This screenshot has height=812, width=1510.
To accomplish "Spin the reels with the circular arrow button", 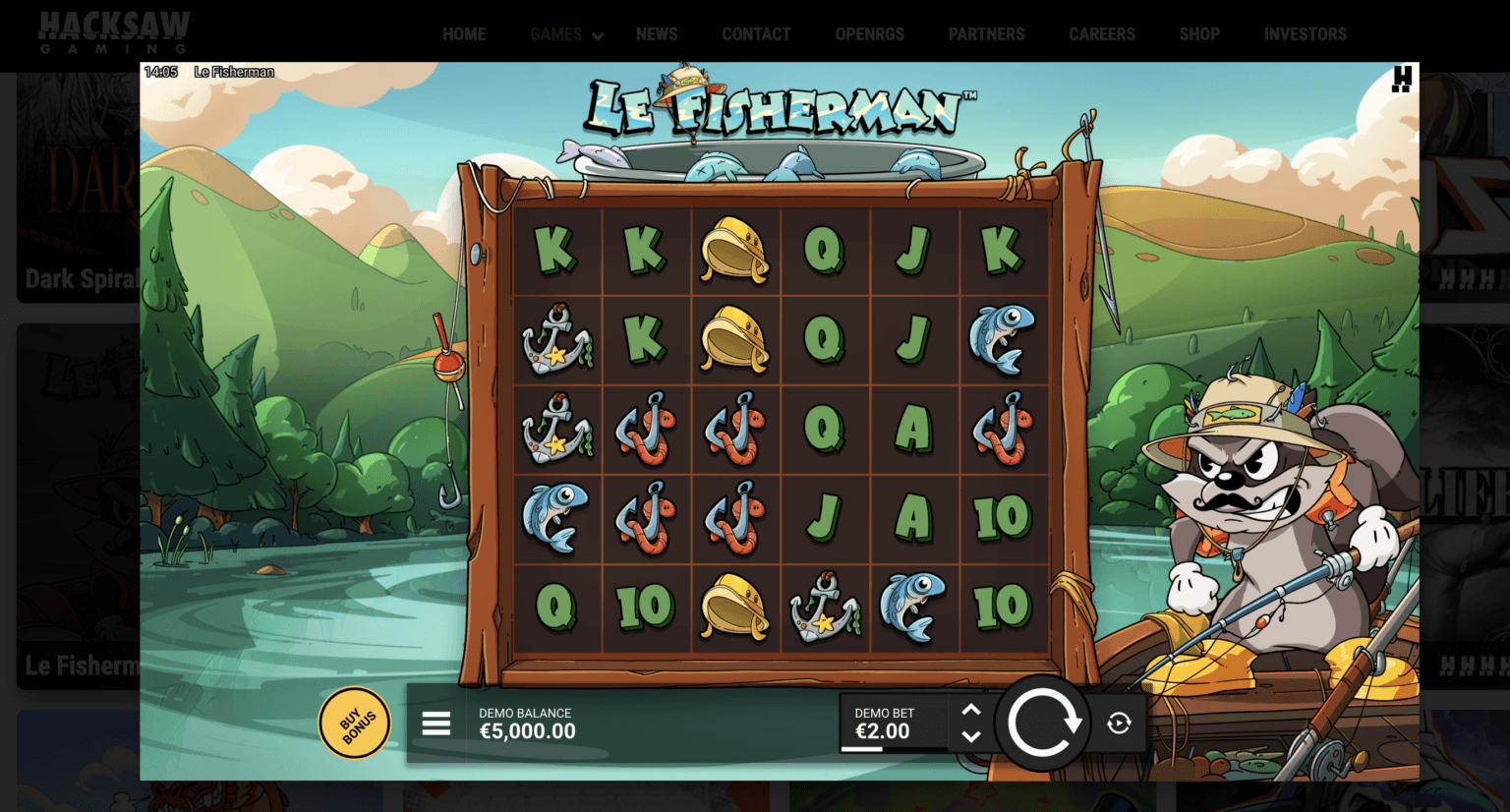I will click(x=1042, y=724).
